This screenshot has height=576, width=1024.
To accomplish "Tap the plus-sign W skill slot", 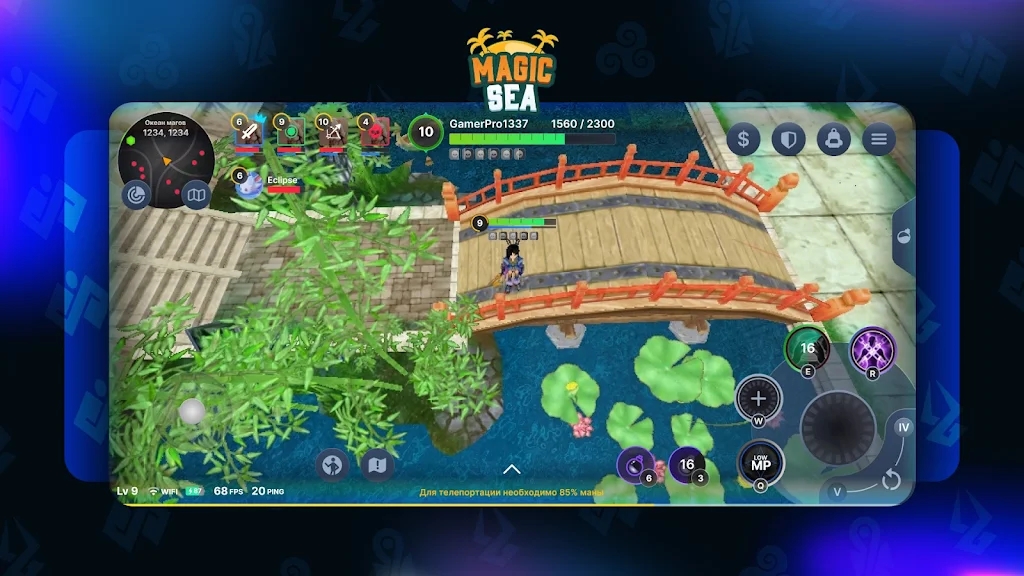I will pos(758,399).
